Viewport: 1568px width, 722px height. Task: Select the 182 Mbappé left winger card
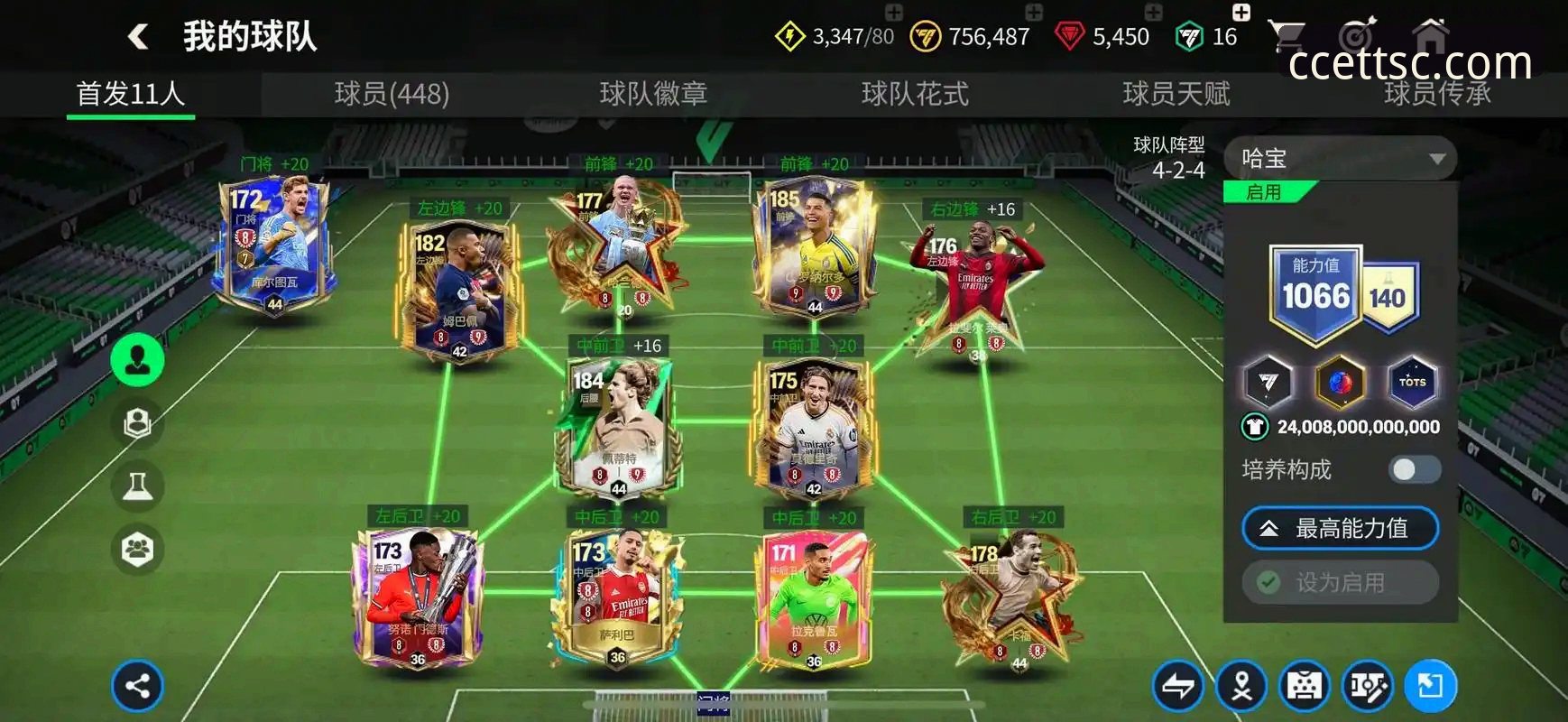point(458,291)
